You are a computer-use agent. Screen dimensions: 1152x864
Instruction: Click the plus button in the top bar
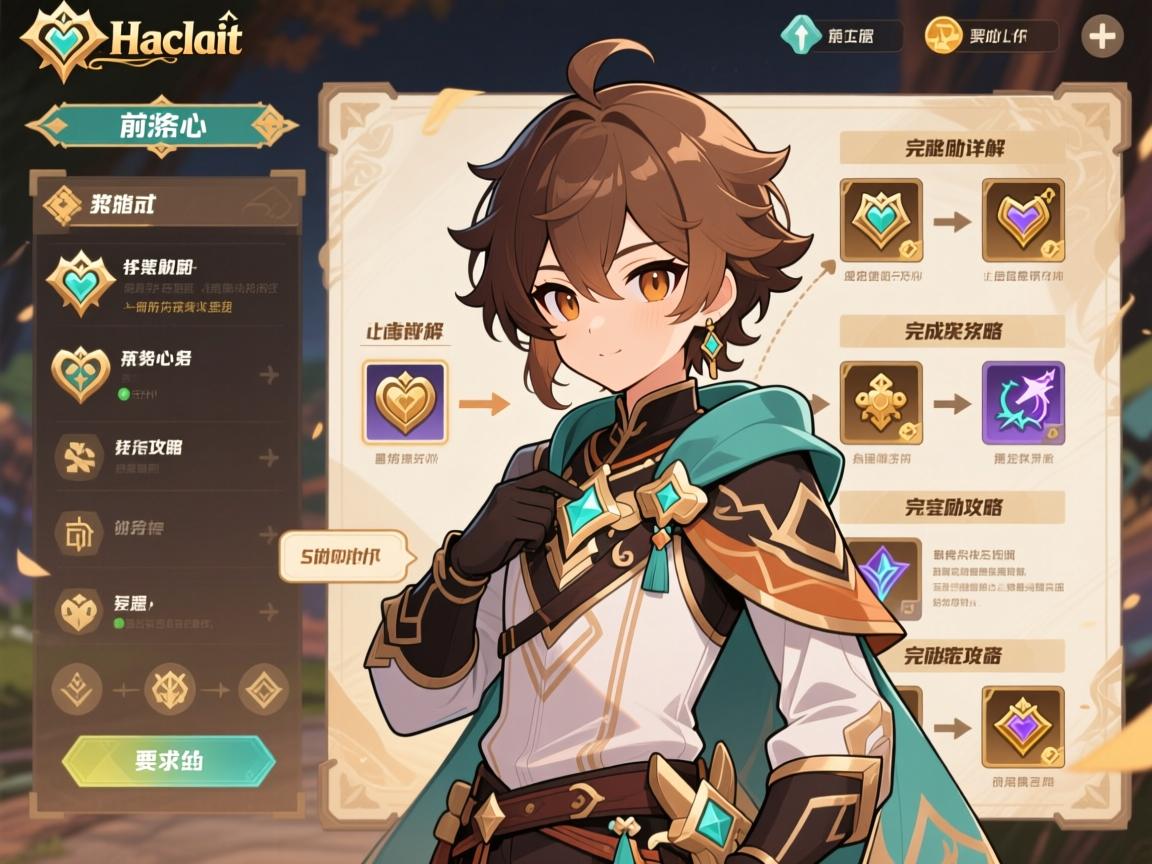coord(1102,37)
